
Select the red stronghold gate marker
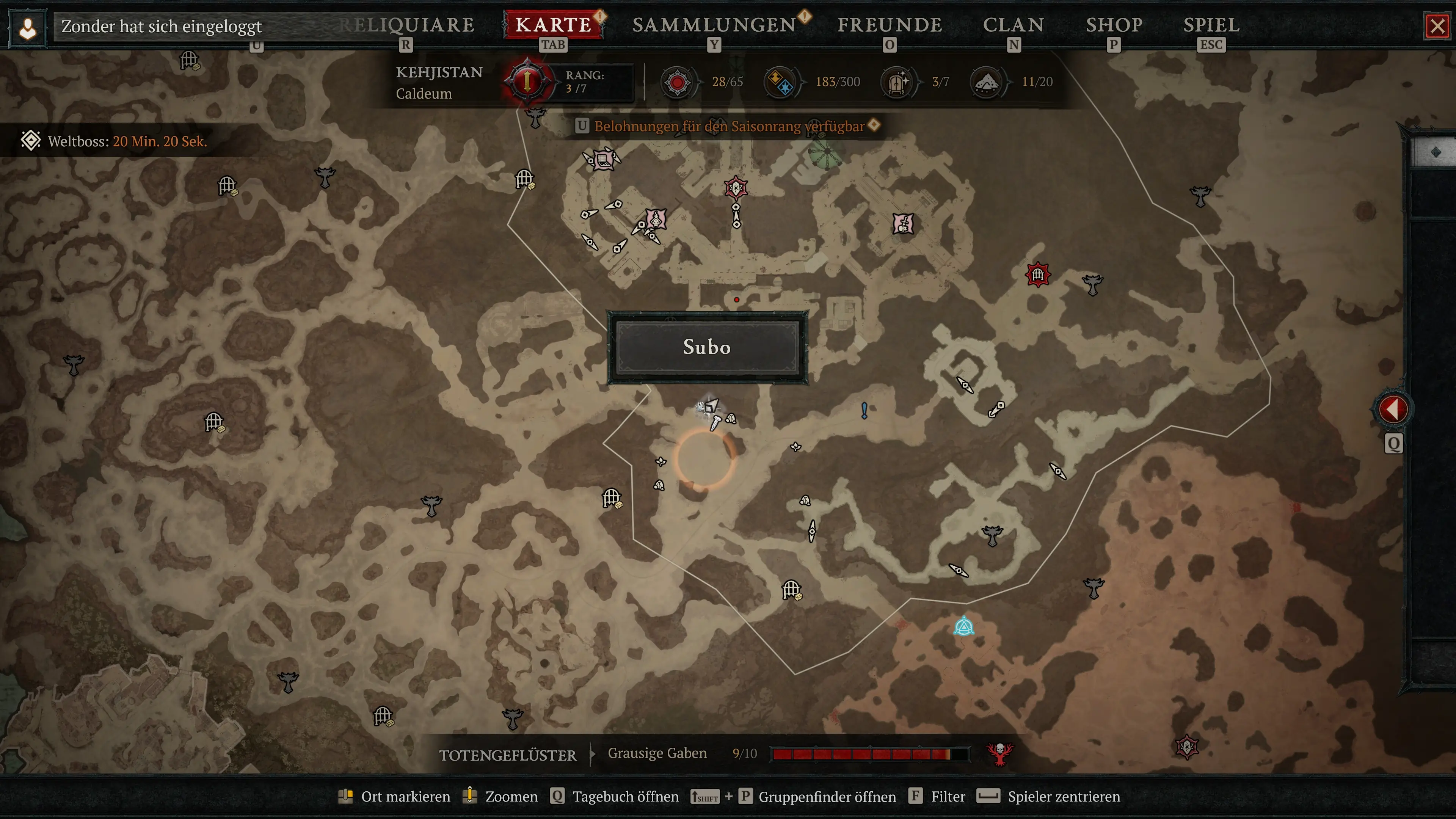[x=1038, y=275]
